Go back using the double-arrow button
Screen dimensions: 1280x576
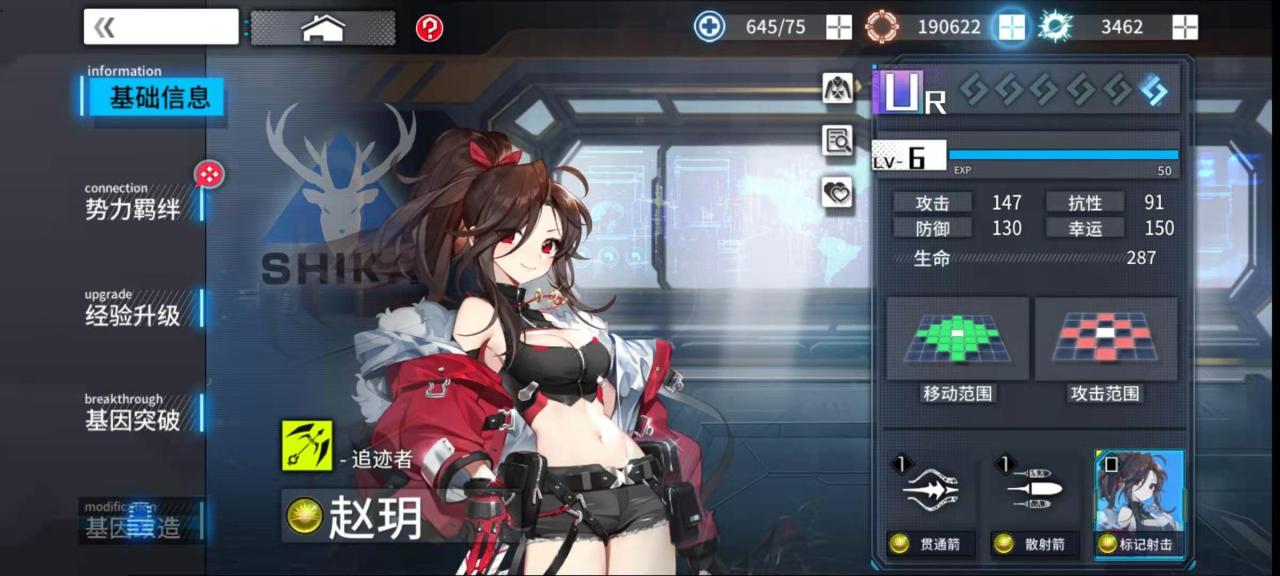(x=160, y=27)
